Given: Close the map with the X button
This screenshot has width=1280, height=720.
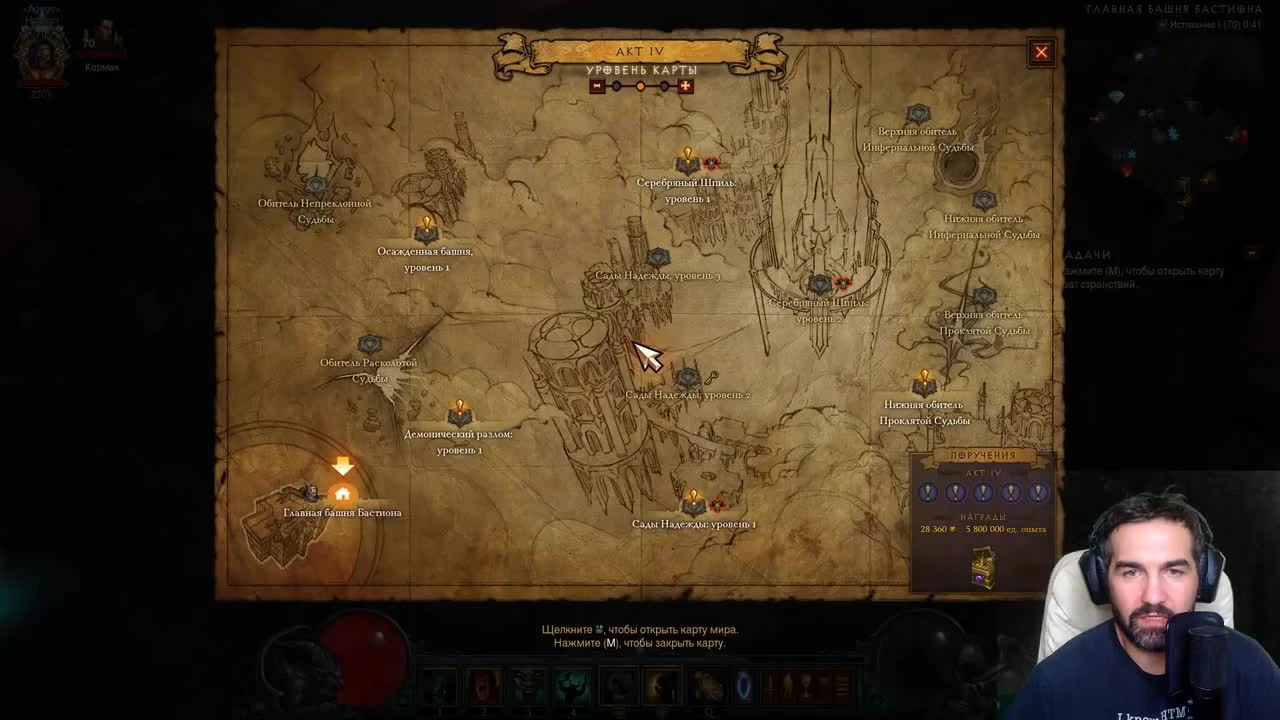Looking at the screenshot, I should (1041, 52).
